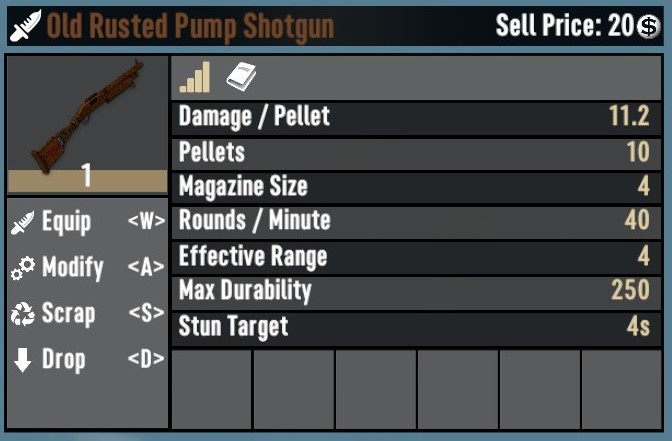Screen dimensions: 672x441
Task: Show the stats bar-chart tab
Action: pos(195,77)
